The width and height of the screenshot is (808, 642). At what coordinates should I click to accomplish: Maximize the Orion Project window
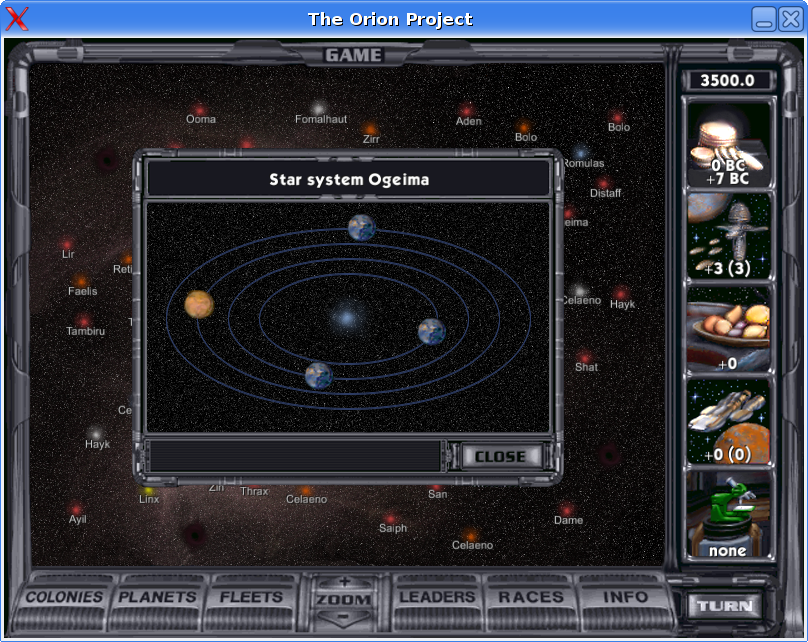click(788, 18)
